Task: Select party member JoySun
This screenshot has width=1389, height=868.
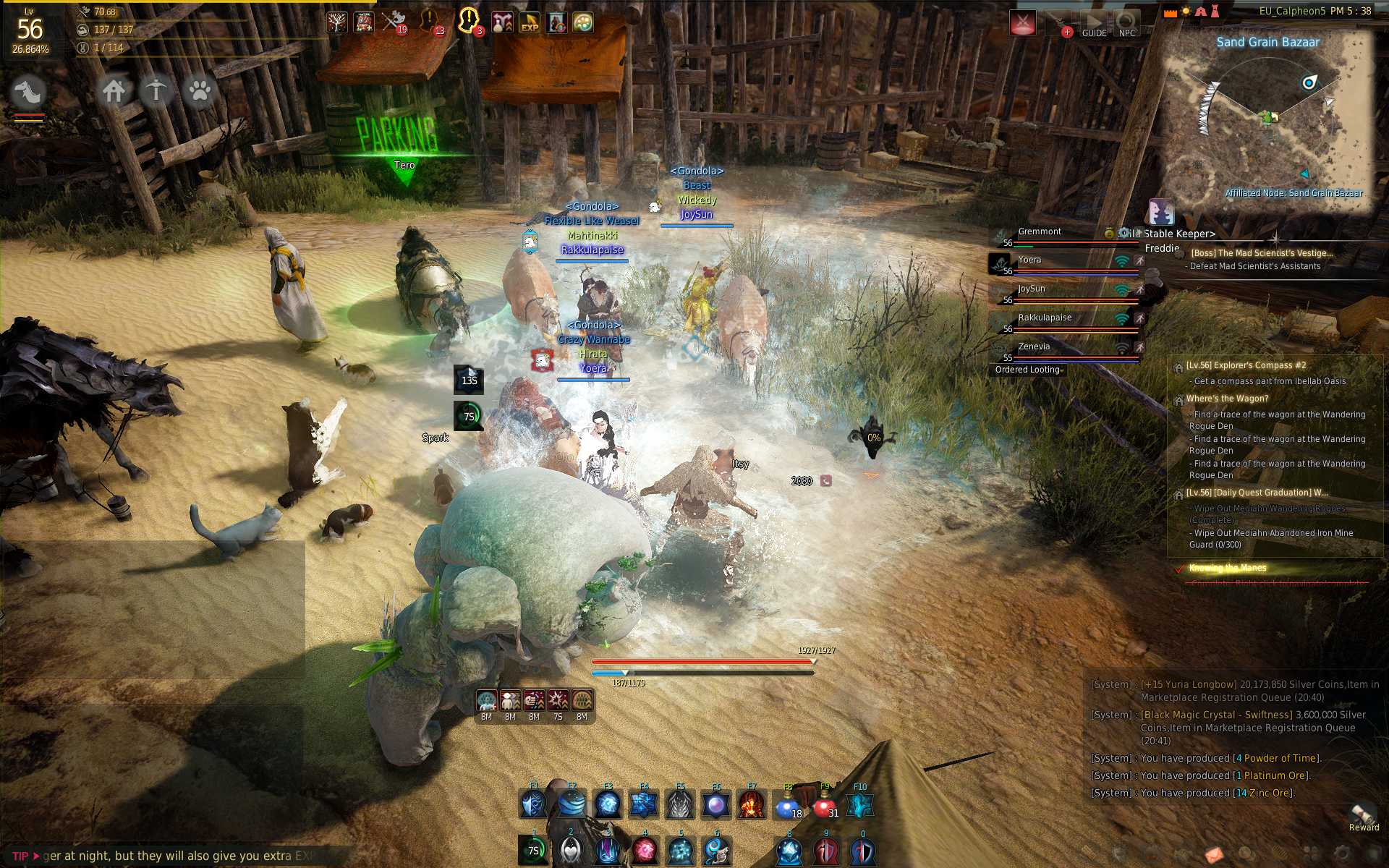Action: click(x=1032, y=289)
